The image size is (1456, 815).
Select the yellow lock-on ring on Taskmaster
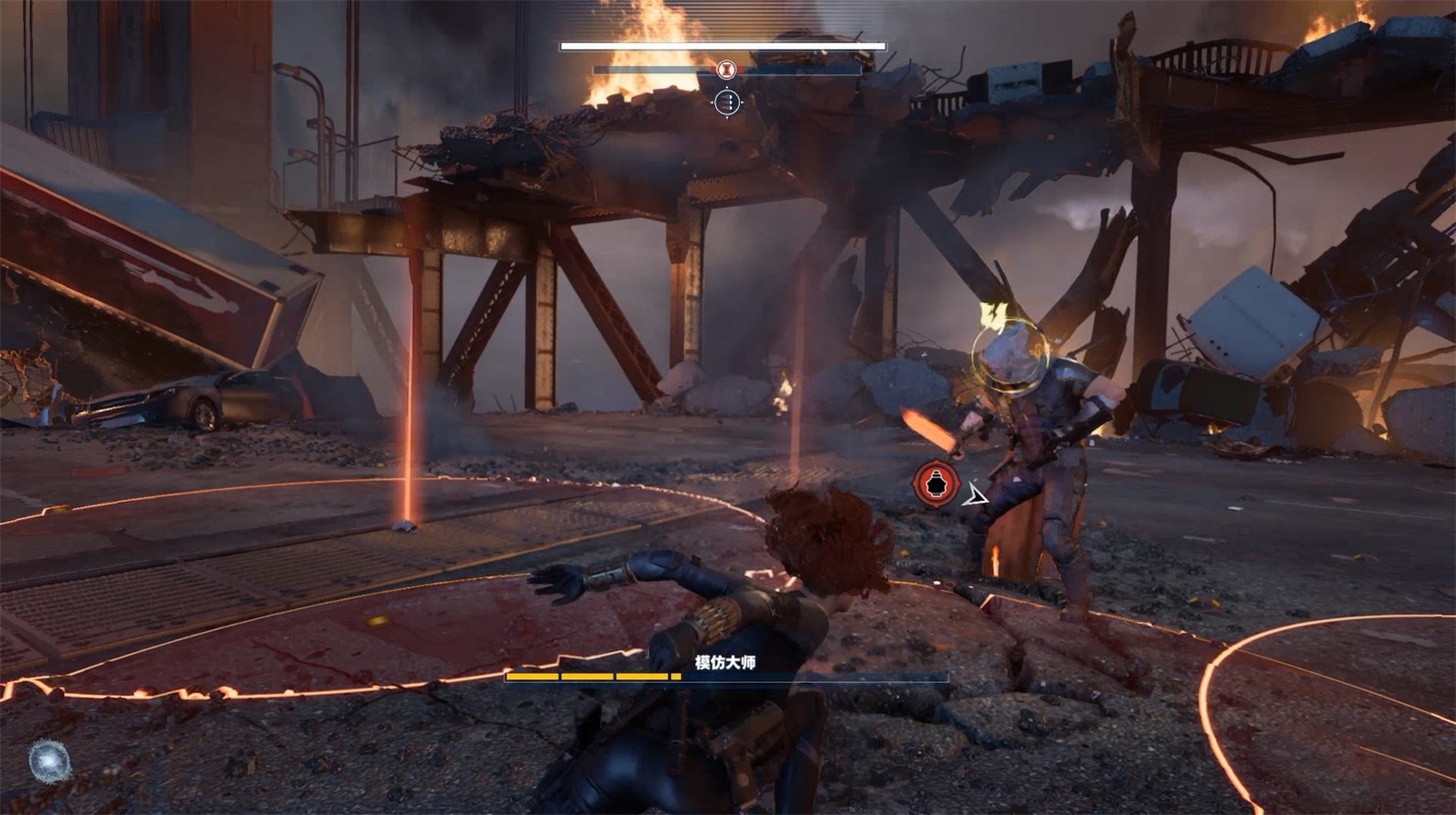[x=1010, y=354]
